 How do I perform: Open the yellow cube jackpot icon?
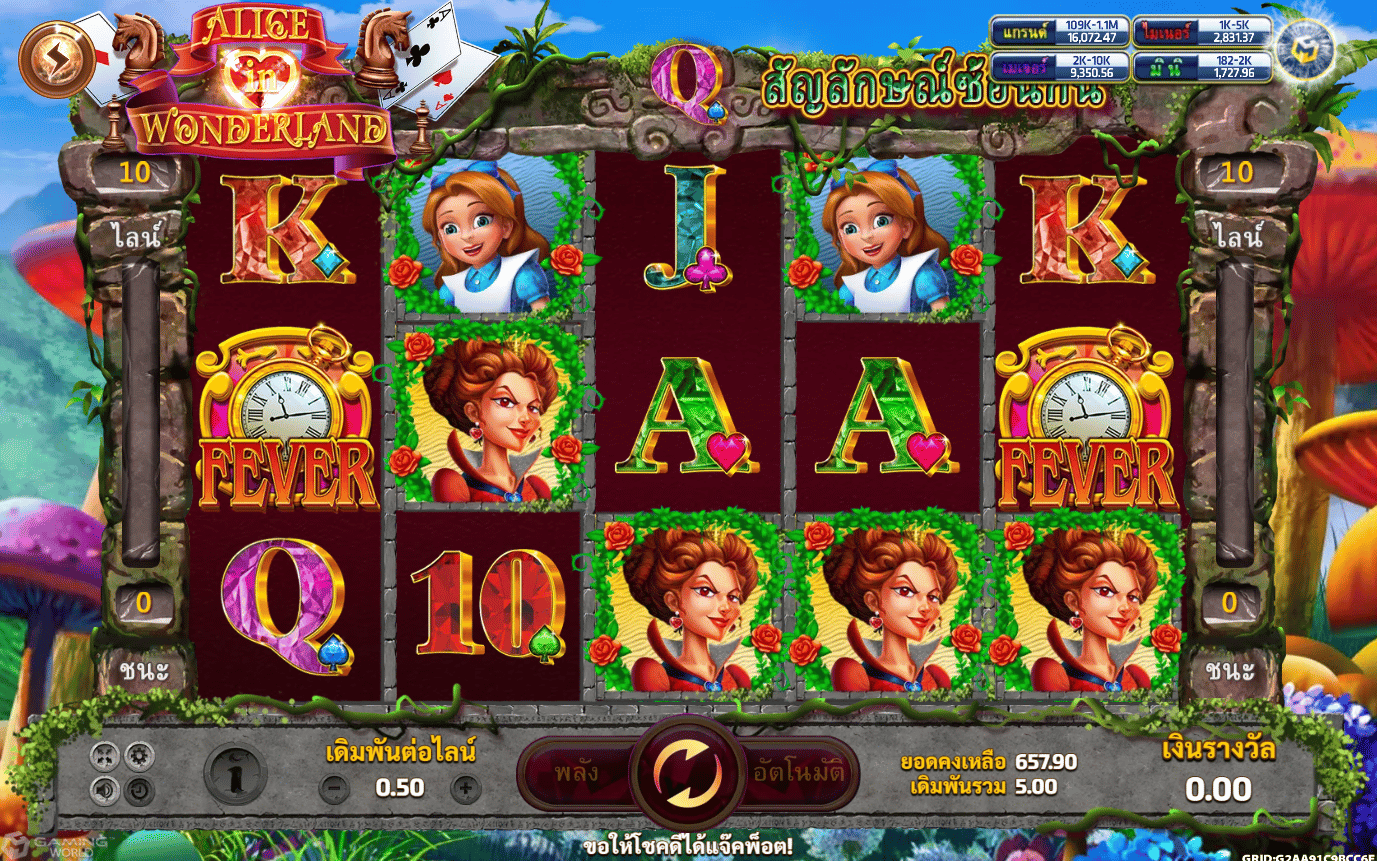[1303, 50]
